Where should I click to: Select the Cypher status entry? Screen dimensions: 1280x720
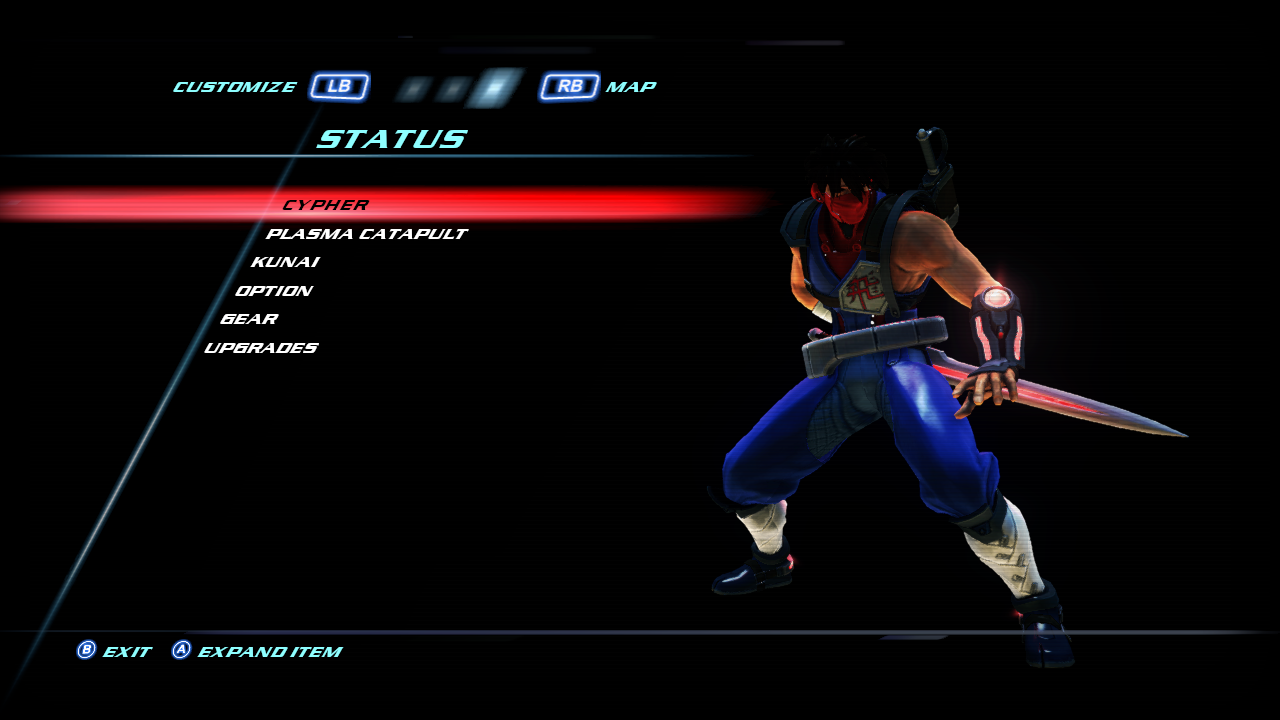click(x=325, y=205)
